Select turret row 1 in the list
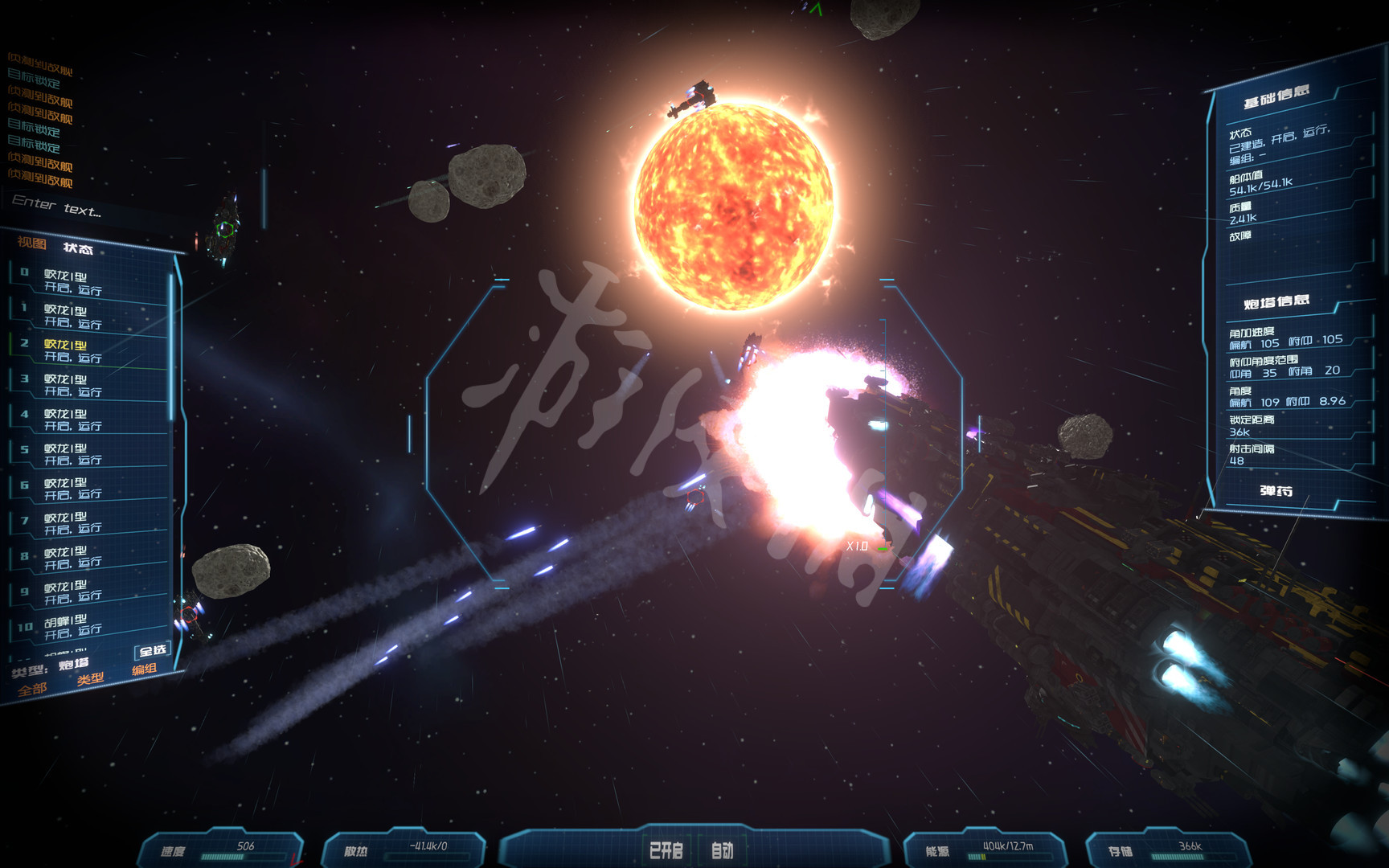 click(88, 316)
